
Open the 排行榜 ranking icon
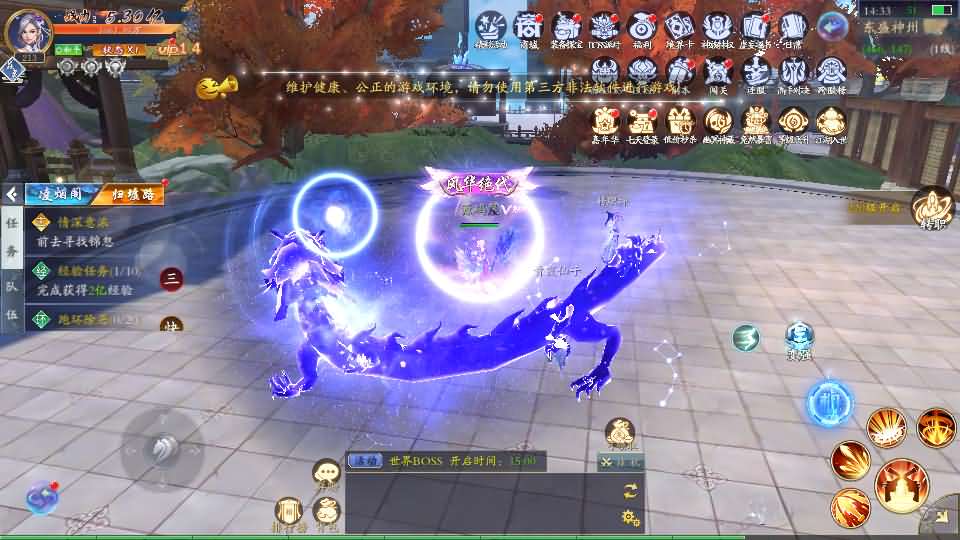pyautogui.click(x=289, y=512)
